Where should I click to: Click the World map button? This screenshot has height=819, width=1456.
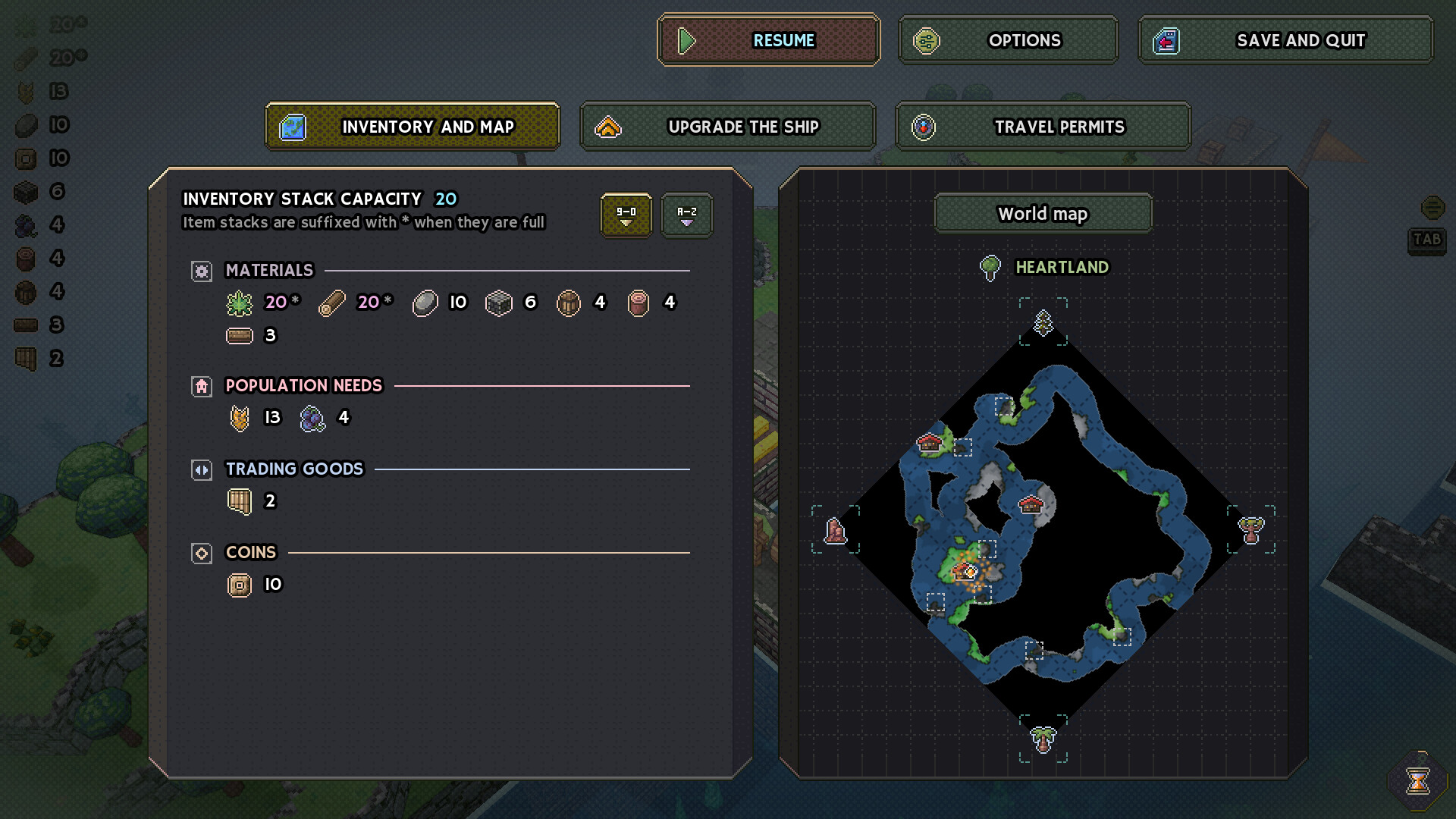[1043, 214]
